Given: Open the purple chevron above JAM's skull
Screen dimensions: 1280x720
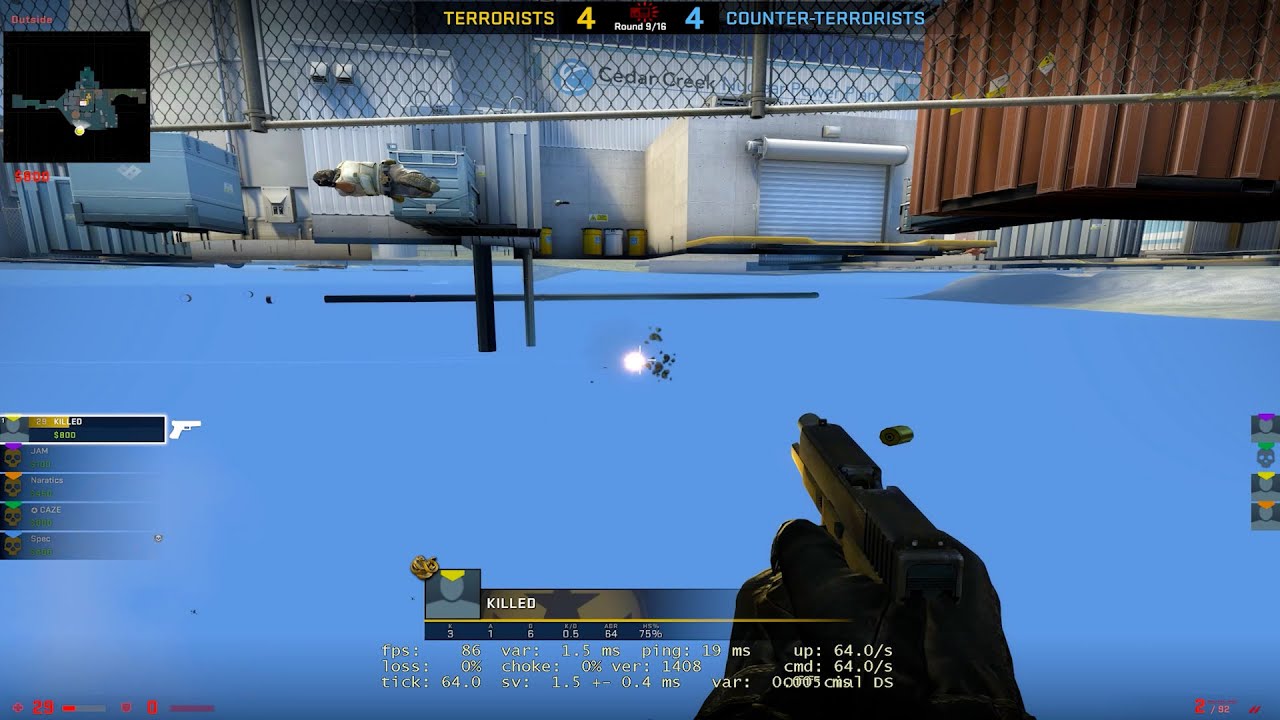Looking at the screenshot, I should tap(12, 446).
